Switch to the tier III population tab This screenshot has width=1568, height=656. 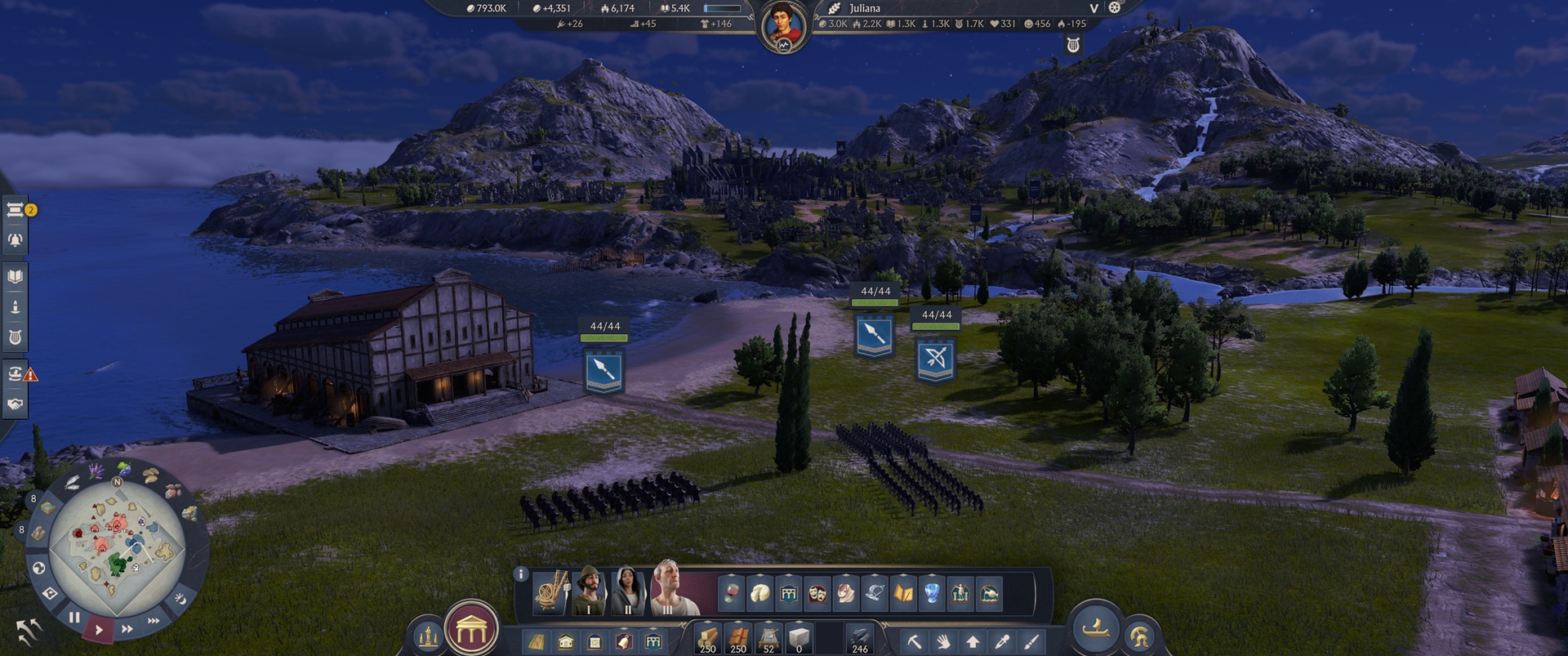[x=666, y=592]
